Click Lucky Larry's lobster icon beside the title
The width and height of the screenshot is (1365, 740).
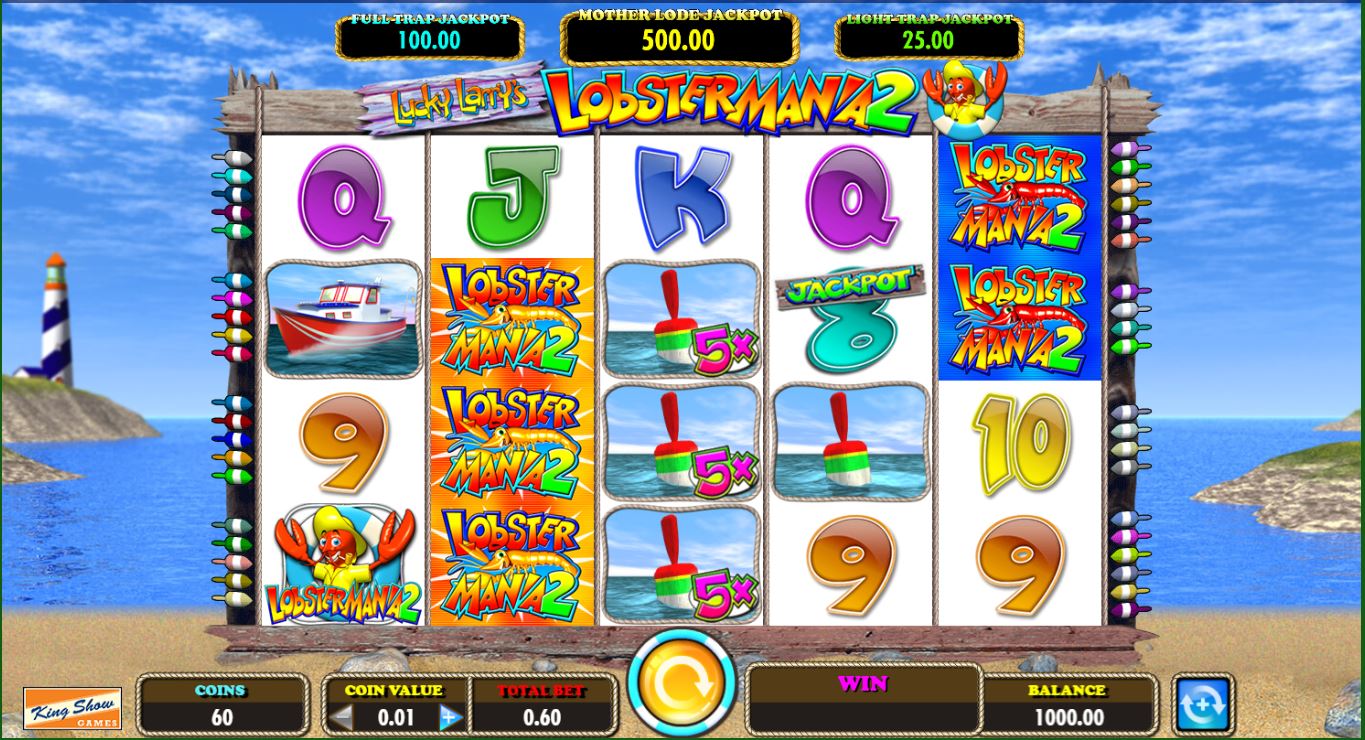click(x=961, y=100)
